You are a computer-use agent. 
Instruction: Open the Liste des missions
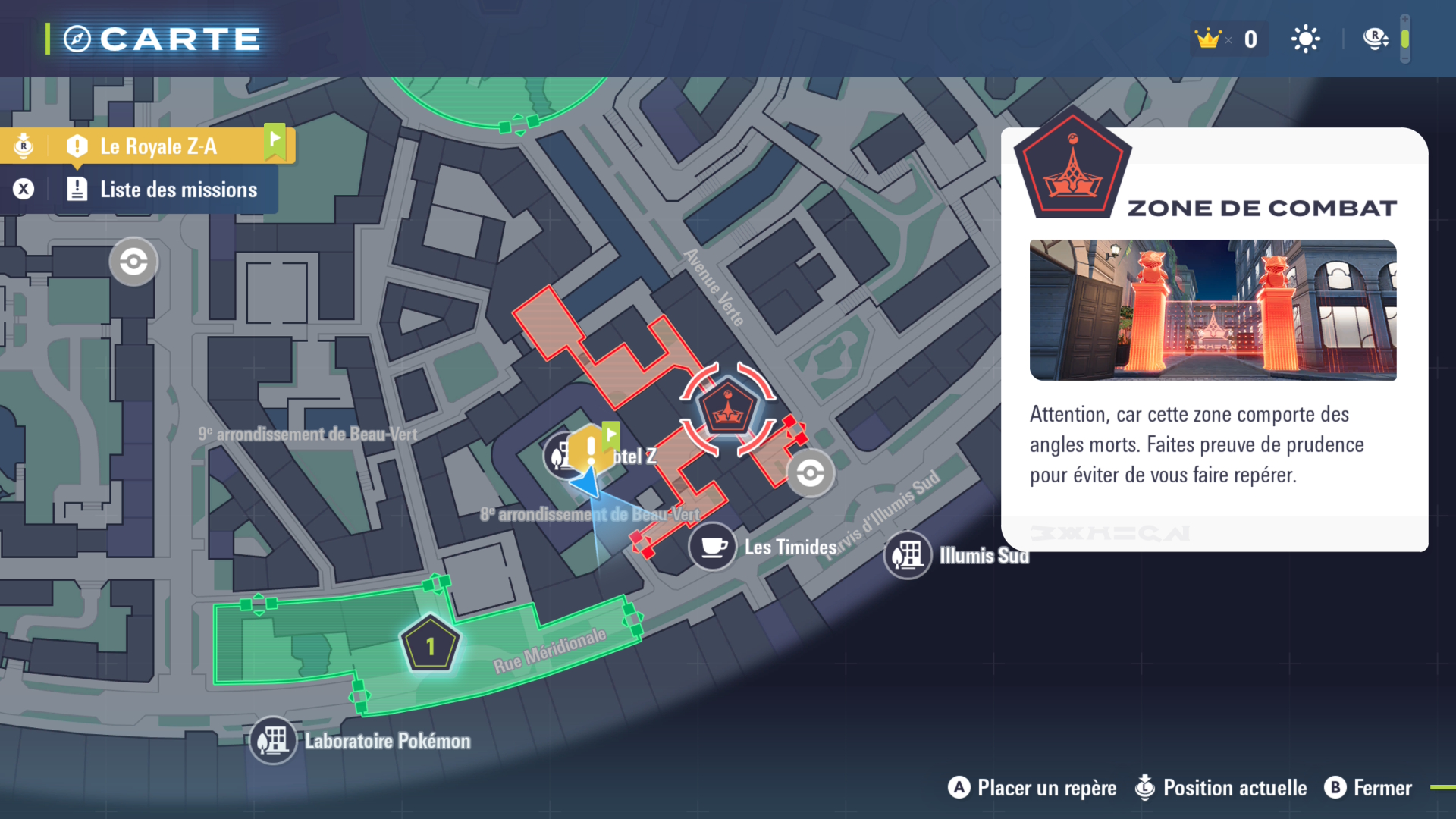[177, 190]
